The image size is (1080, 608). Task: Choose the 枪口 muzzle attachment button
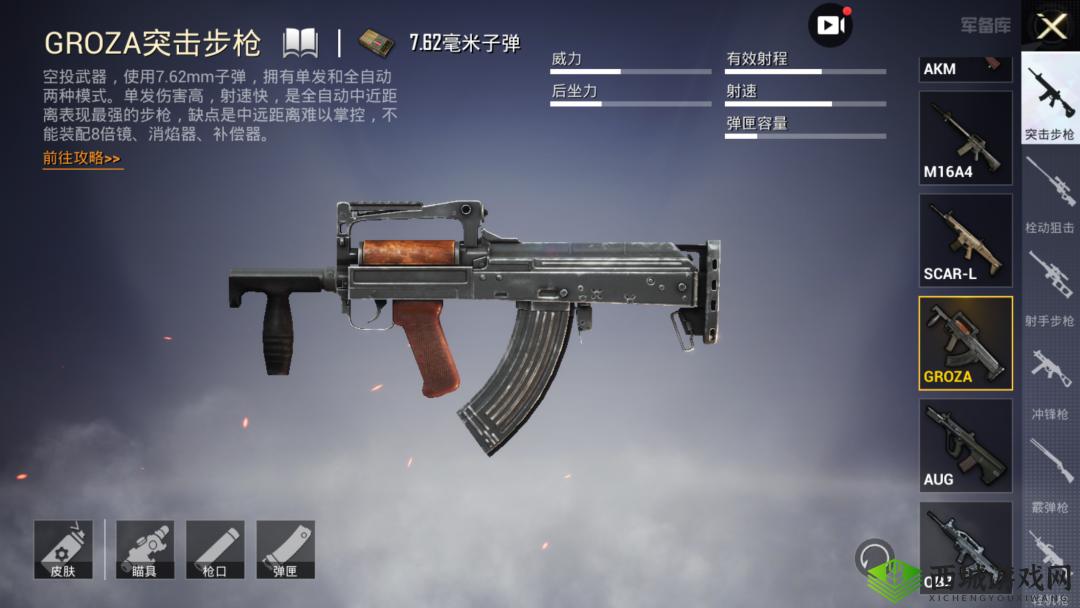(215, 549)
